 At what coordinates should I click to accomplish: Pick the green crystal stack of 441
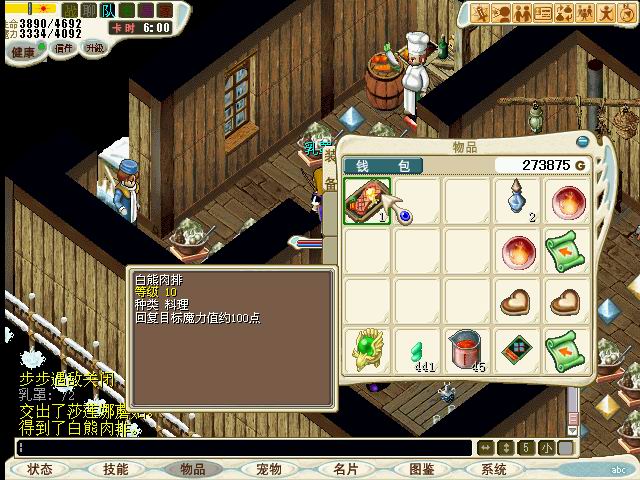coord(418,351)
